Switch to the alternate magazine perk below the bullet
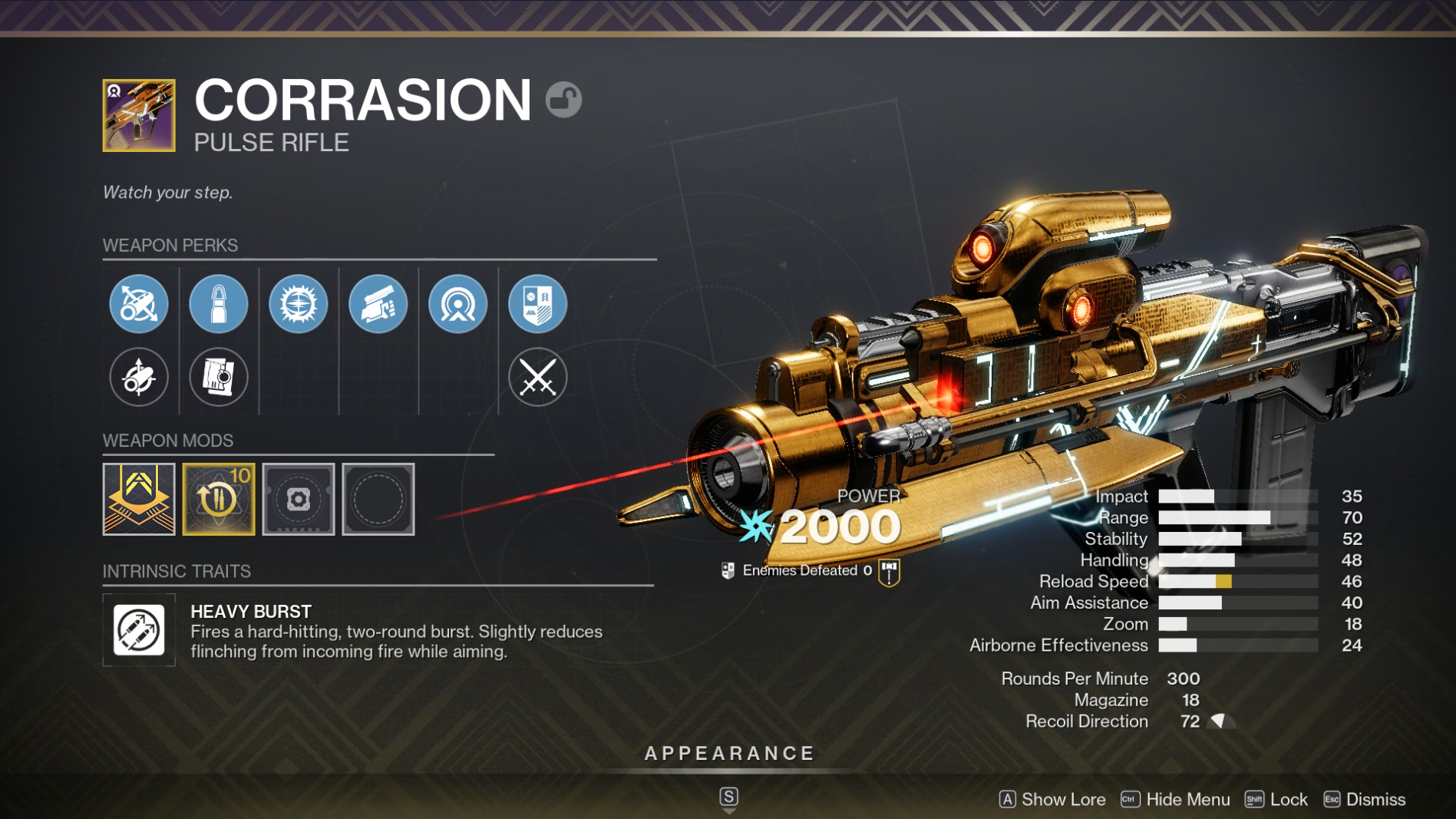 (219, 377)
